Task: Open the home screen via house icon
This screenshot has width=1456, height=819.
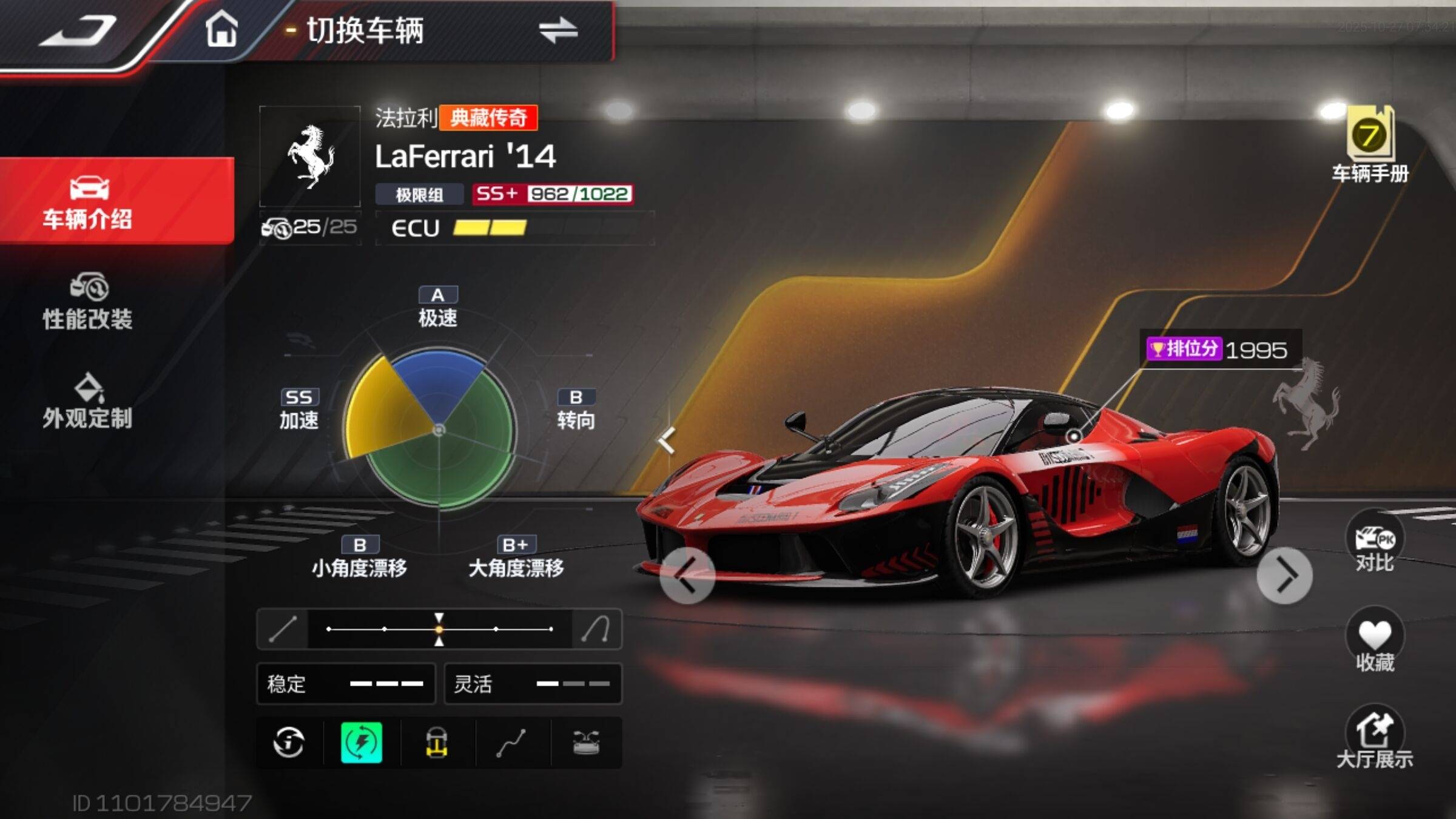Action: coord(221,29)
